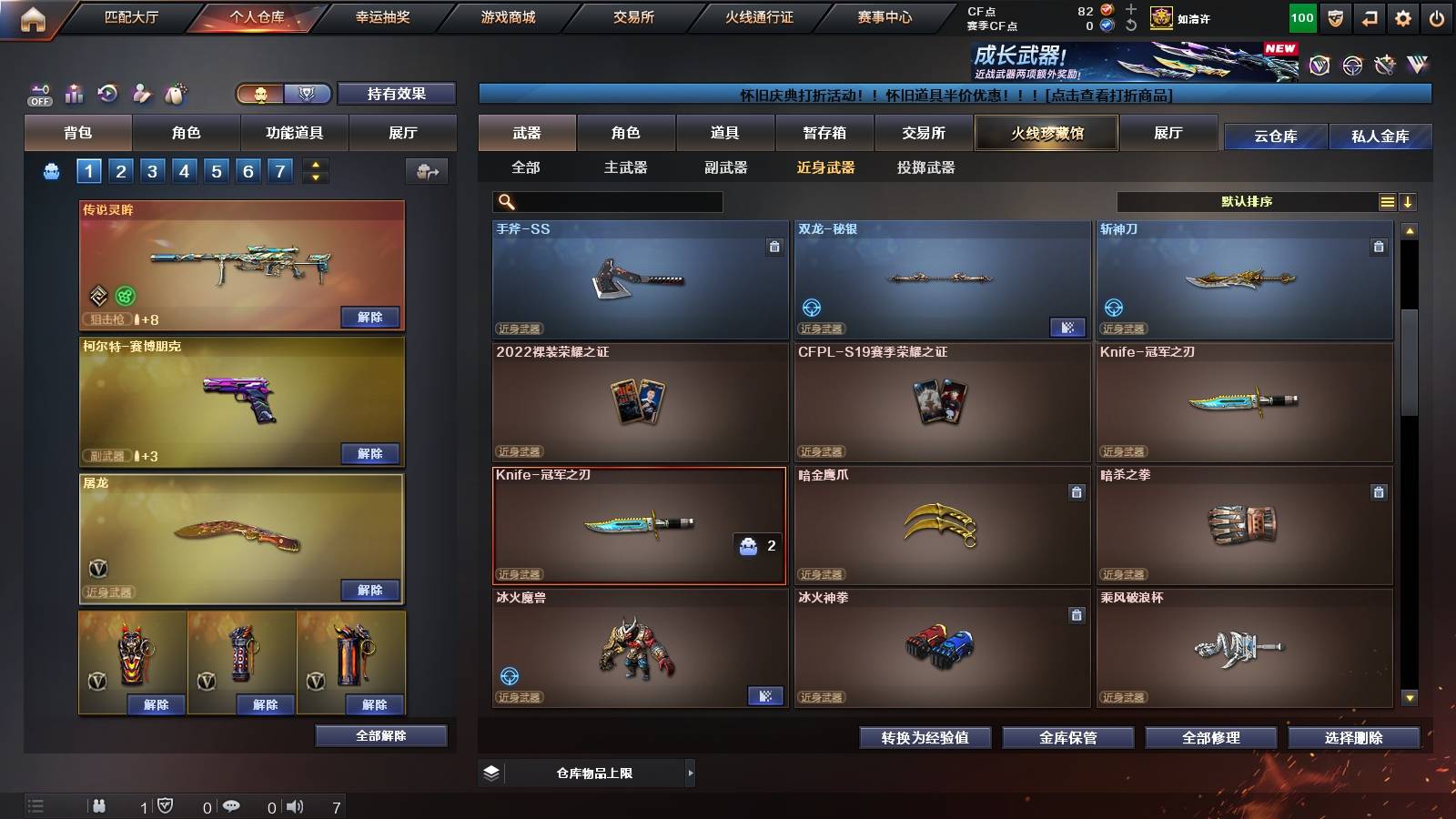Open the settings gear icon
Image resolution: width=1456 pixels, height=819 pixels.
point(1404,16)
